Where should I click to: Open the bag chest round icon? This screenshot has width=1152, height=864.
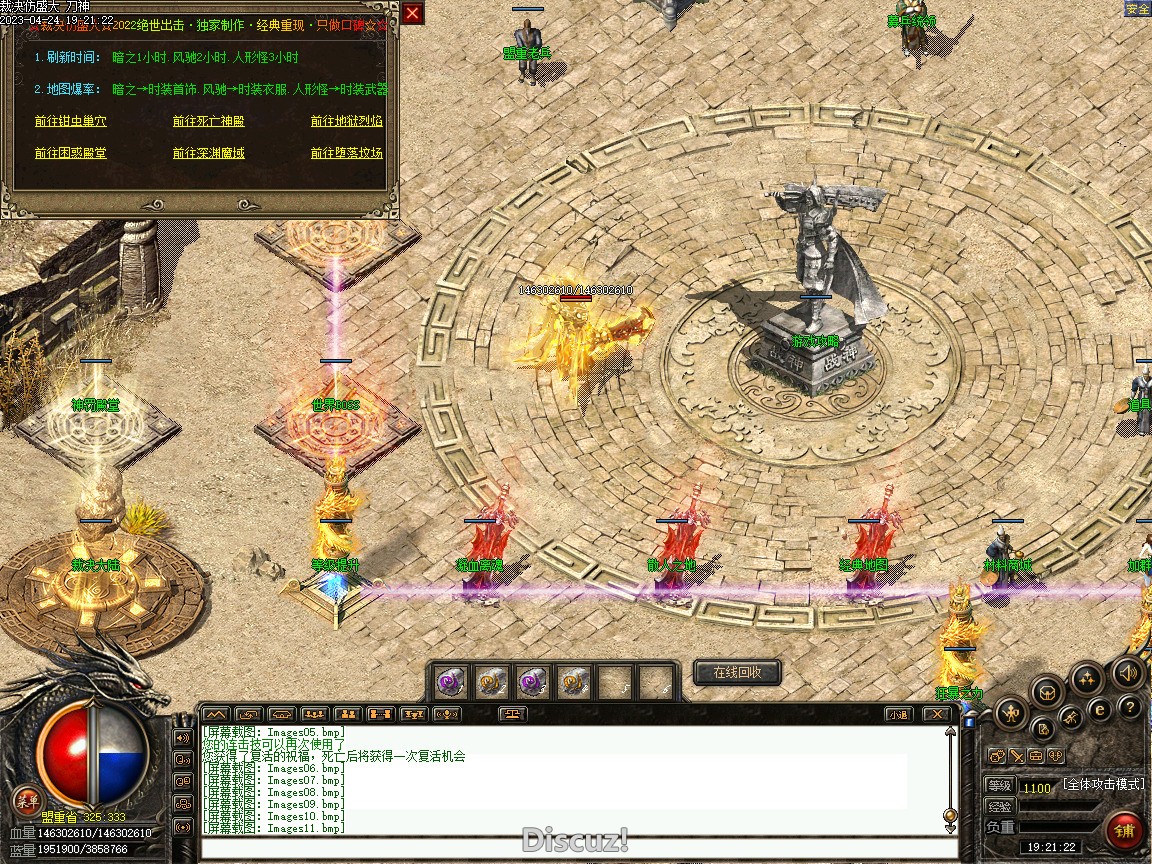(x=1047, y=691)
